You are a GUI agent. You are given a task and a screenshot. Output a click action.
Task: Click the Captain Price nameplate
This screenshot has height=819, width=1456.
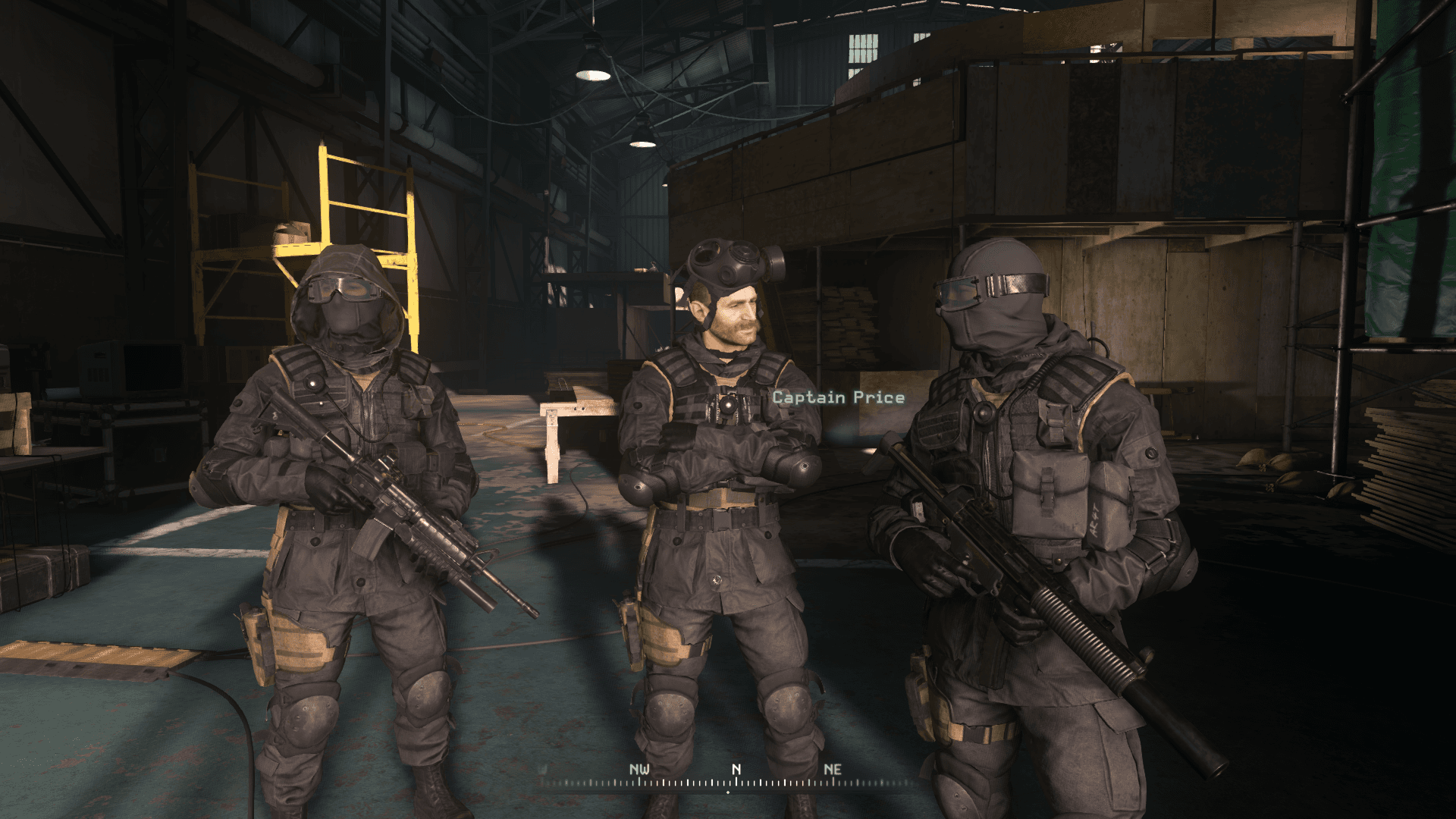click(837, 397)
